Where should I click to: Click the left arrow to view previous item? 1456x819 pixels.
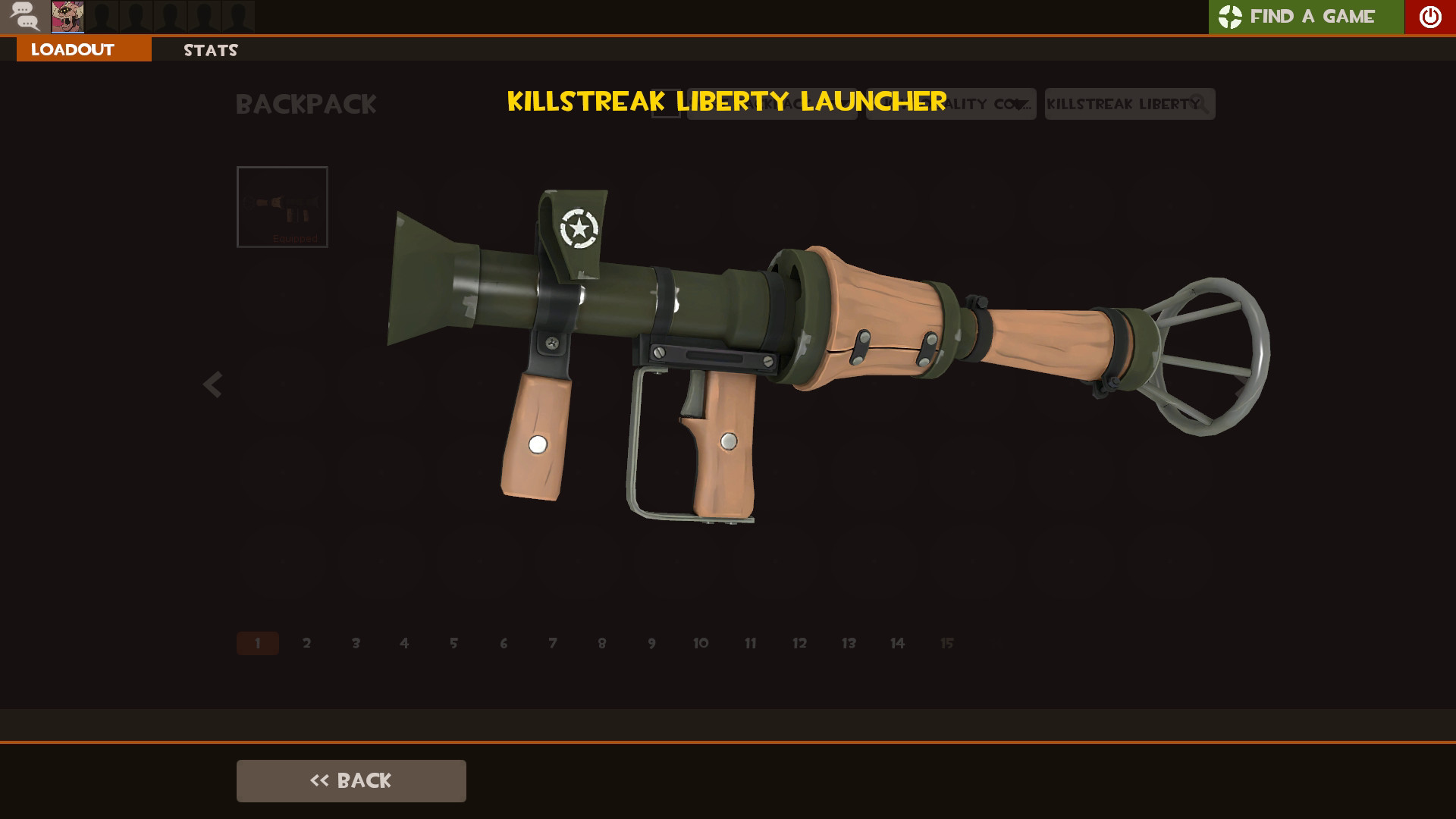tap(212, 384)
